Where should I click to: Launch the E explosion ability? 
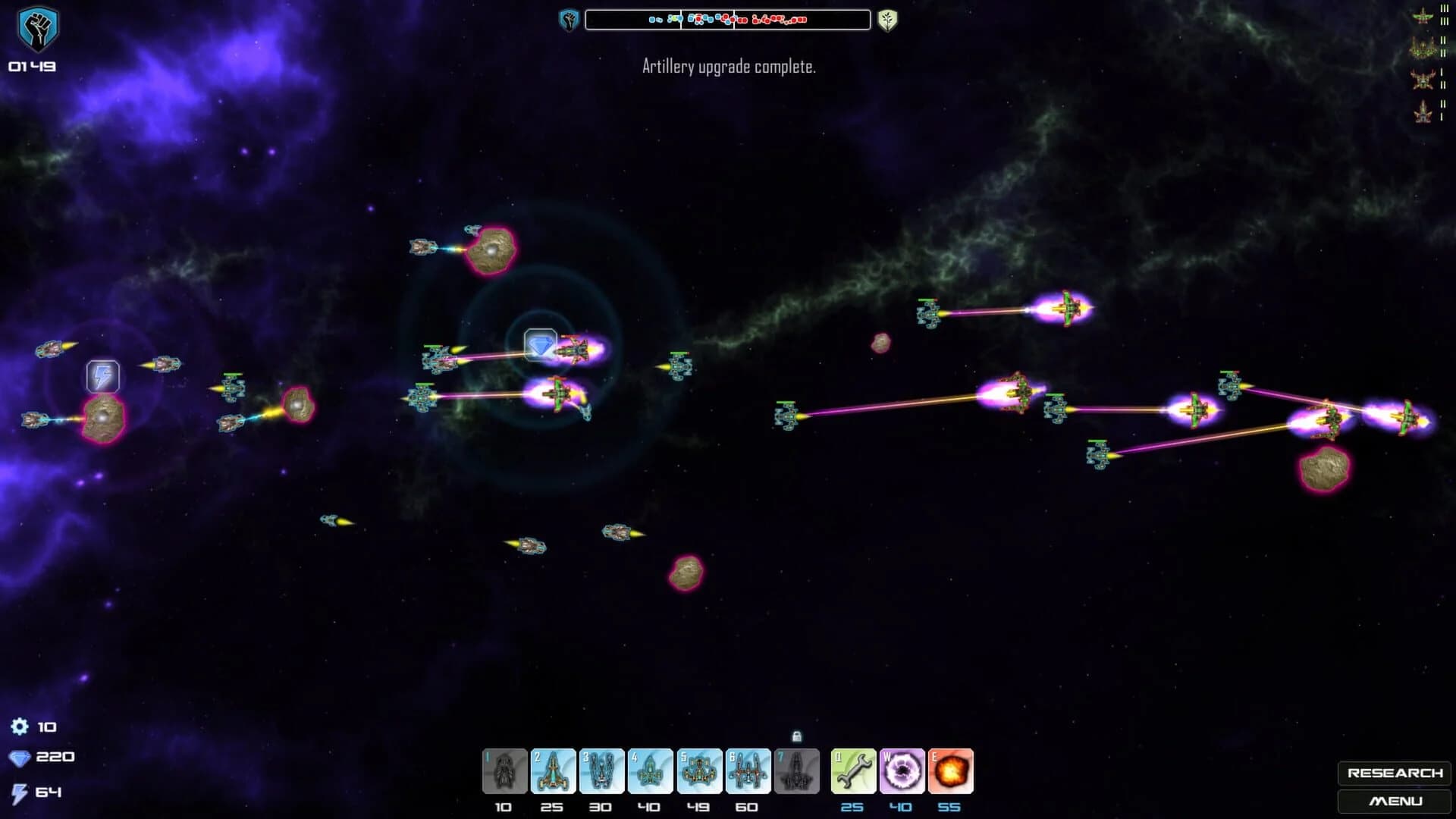click(x=950, y=770)
